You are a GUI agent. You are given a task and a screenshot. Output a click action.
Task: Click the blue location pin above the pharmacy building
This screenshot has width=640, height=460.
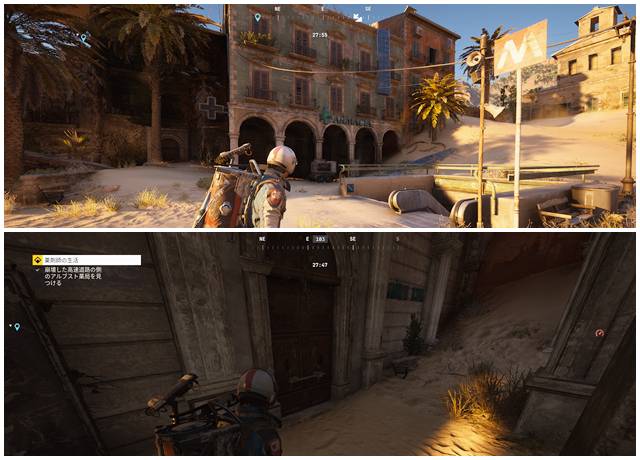point(257,17)
